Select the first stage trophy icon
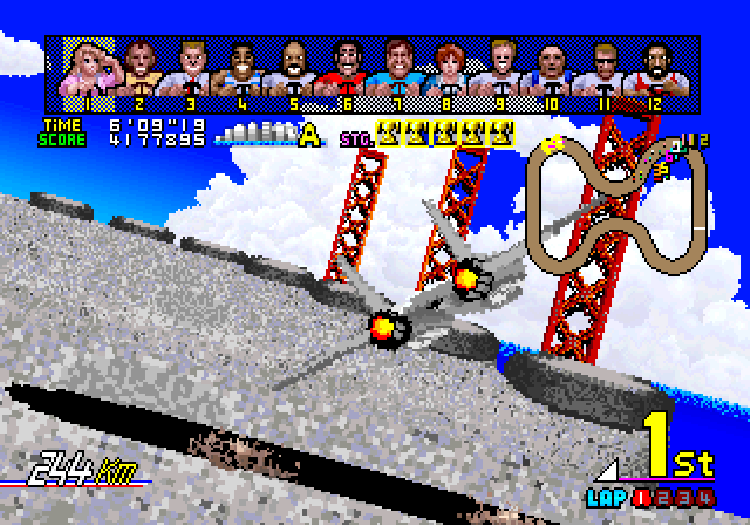 (x=387, y=133)
